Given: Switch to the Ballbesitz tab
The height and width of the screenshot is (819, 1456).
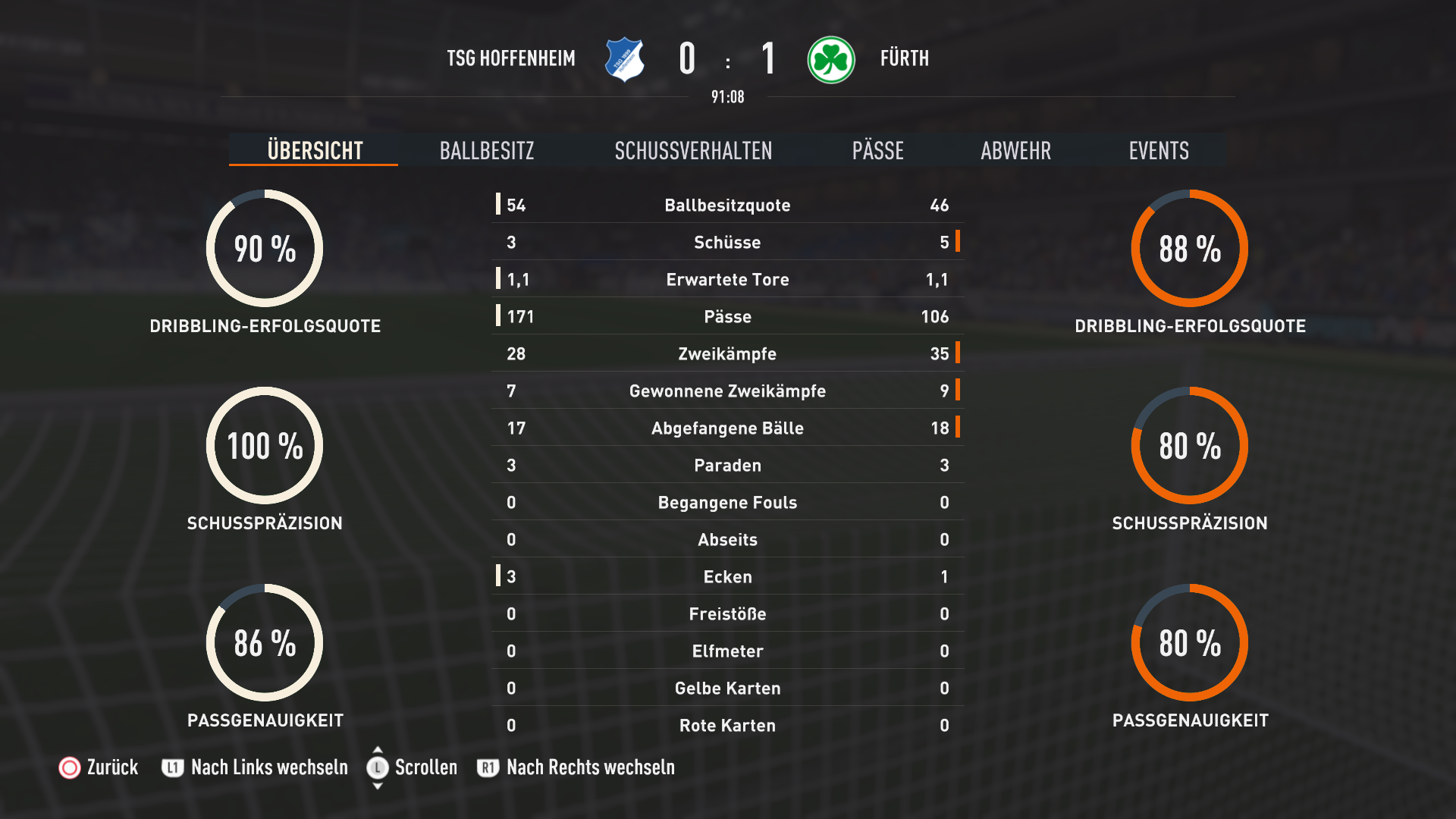Looking at the screenshot, I should pyautogui.click(x=487, y=150).
